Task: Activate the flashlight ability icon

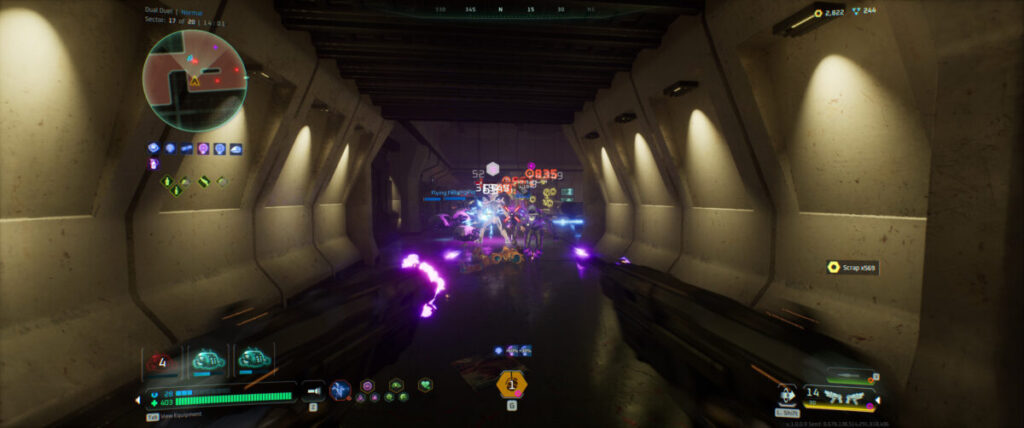Action: pyautogui.click(x=313, y=392)
